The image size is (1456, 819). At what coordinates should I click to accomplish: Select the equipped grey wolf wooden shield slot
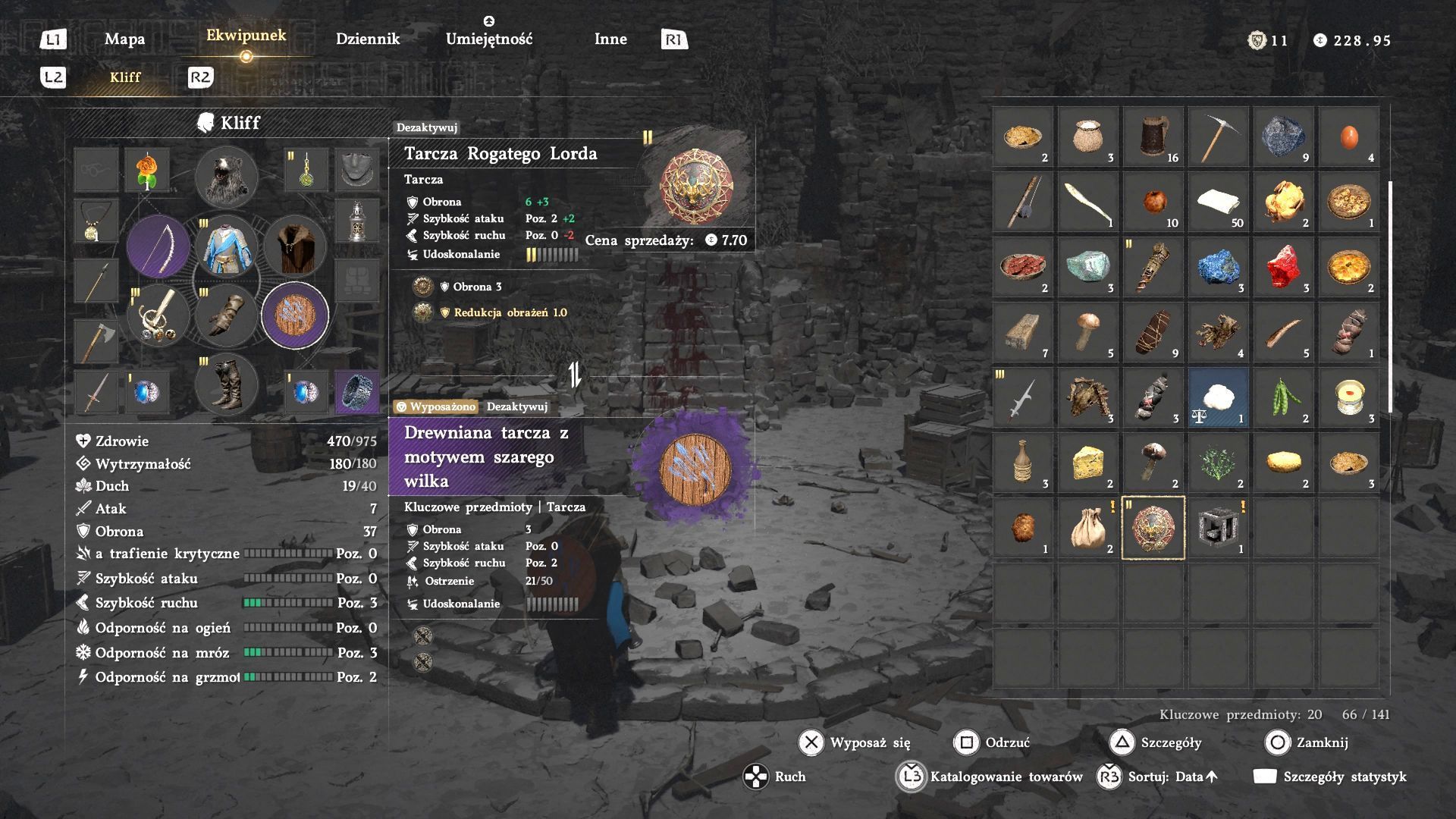295,315
